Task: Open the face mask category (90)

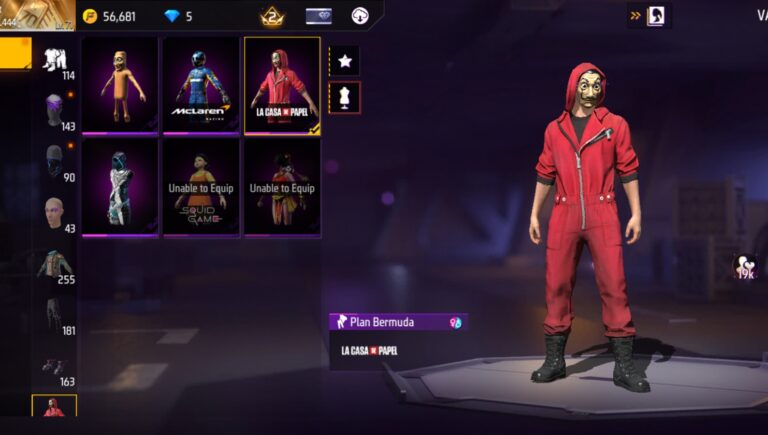Action: (56, 162)
